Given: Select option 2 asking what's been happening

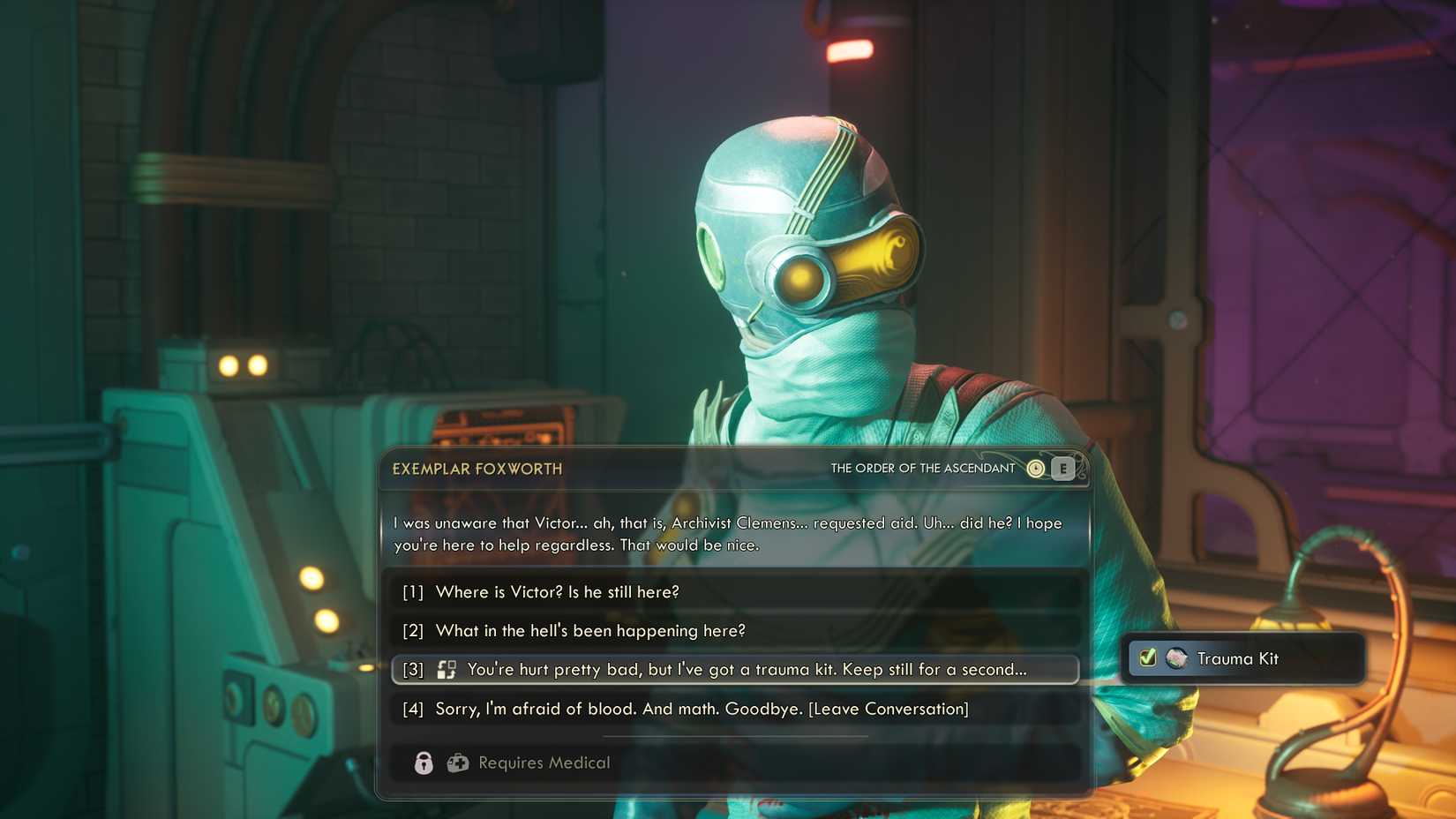Looking at the screenshot, I should coord(589,631).
